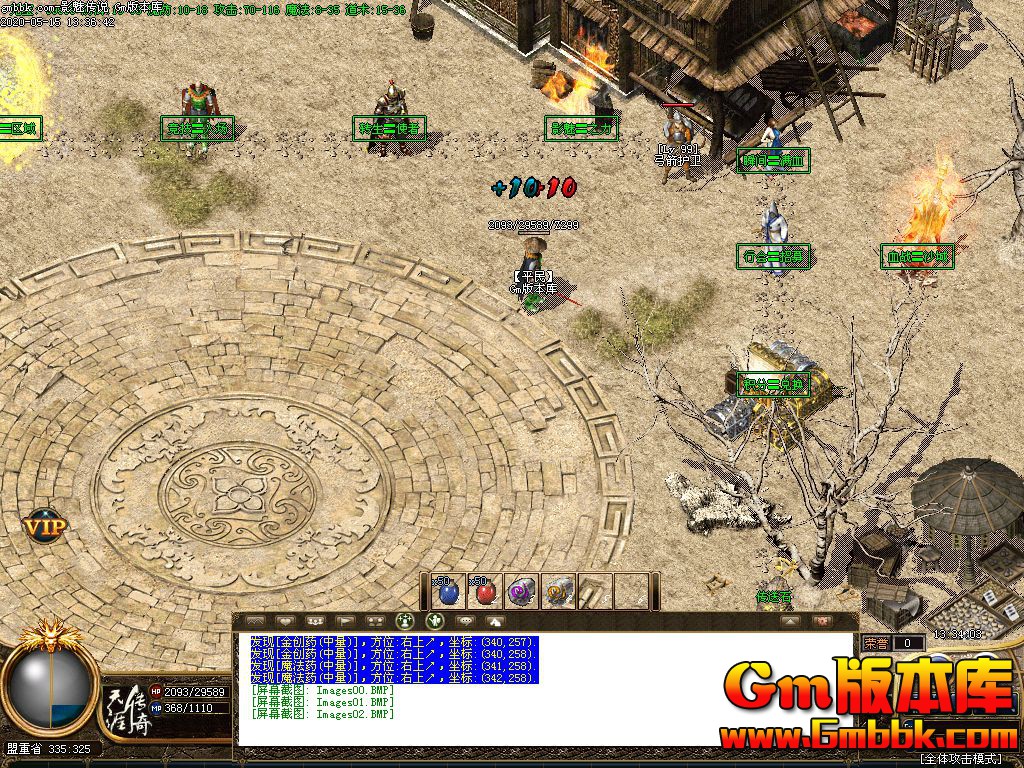Use the red health potion hotbar slot
The image size is (1024, 768).
pos(485,592)
